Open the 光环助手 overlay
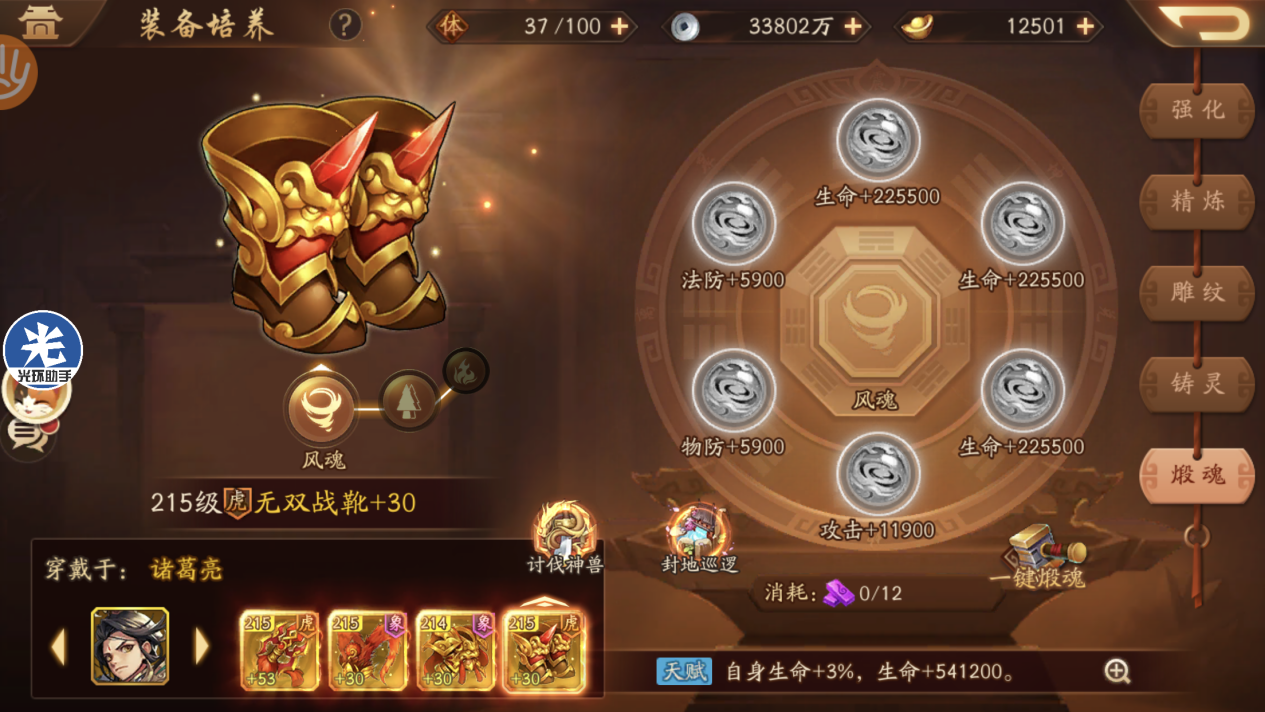 [x=43, y=350]
